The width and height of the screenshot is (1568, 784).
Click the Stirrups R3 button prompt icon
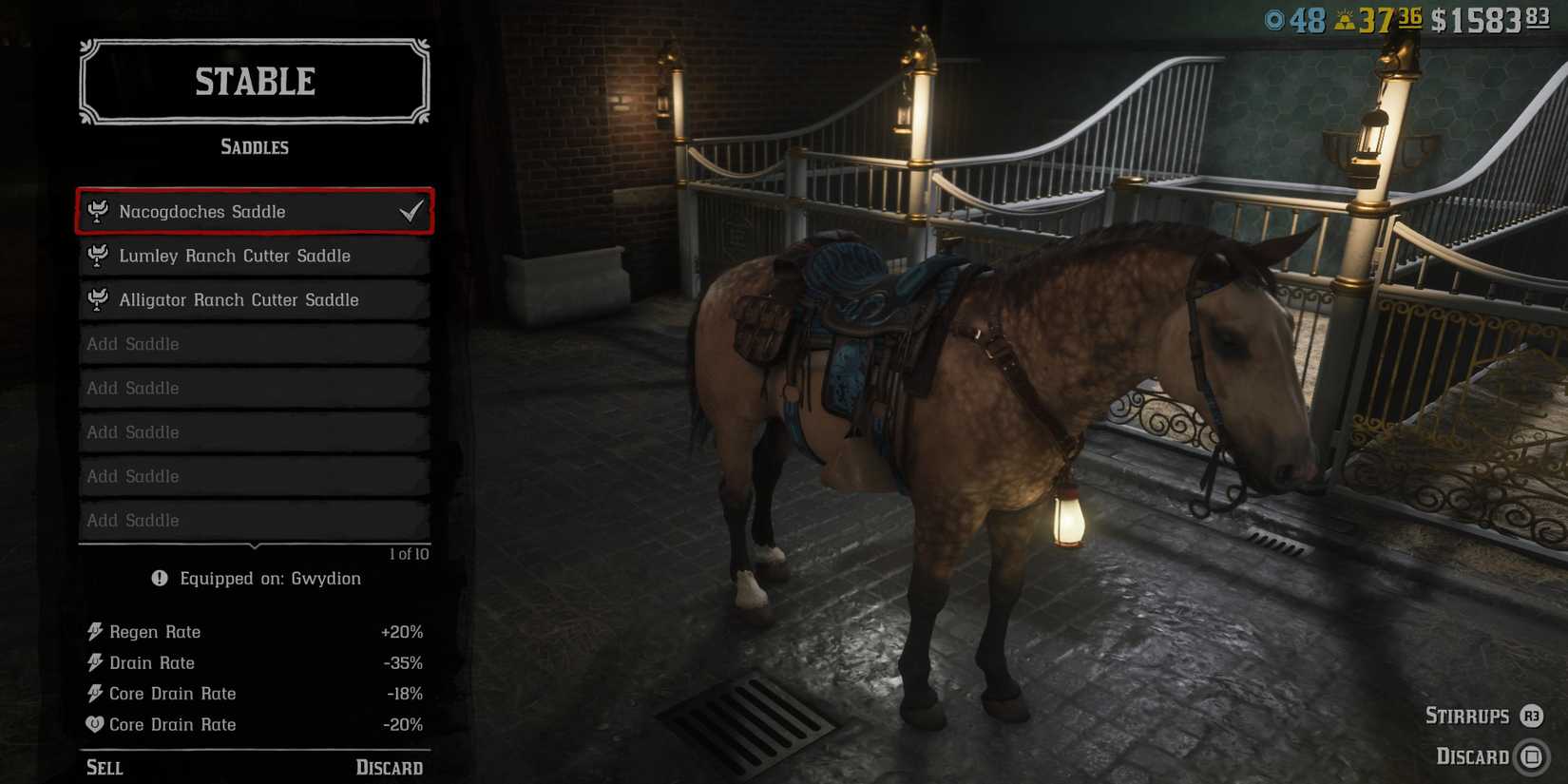click(1531, 716)
